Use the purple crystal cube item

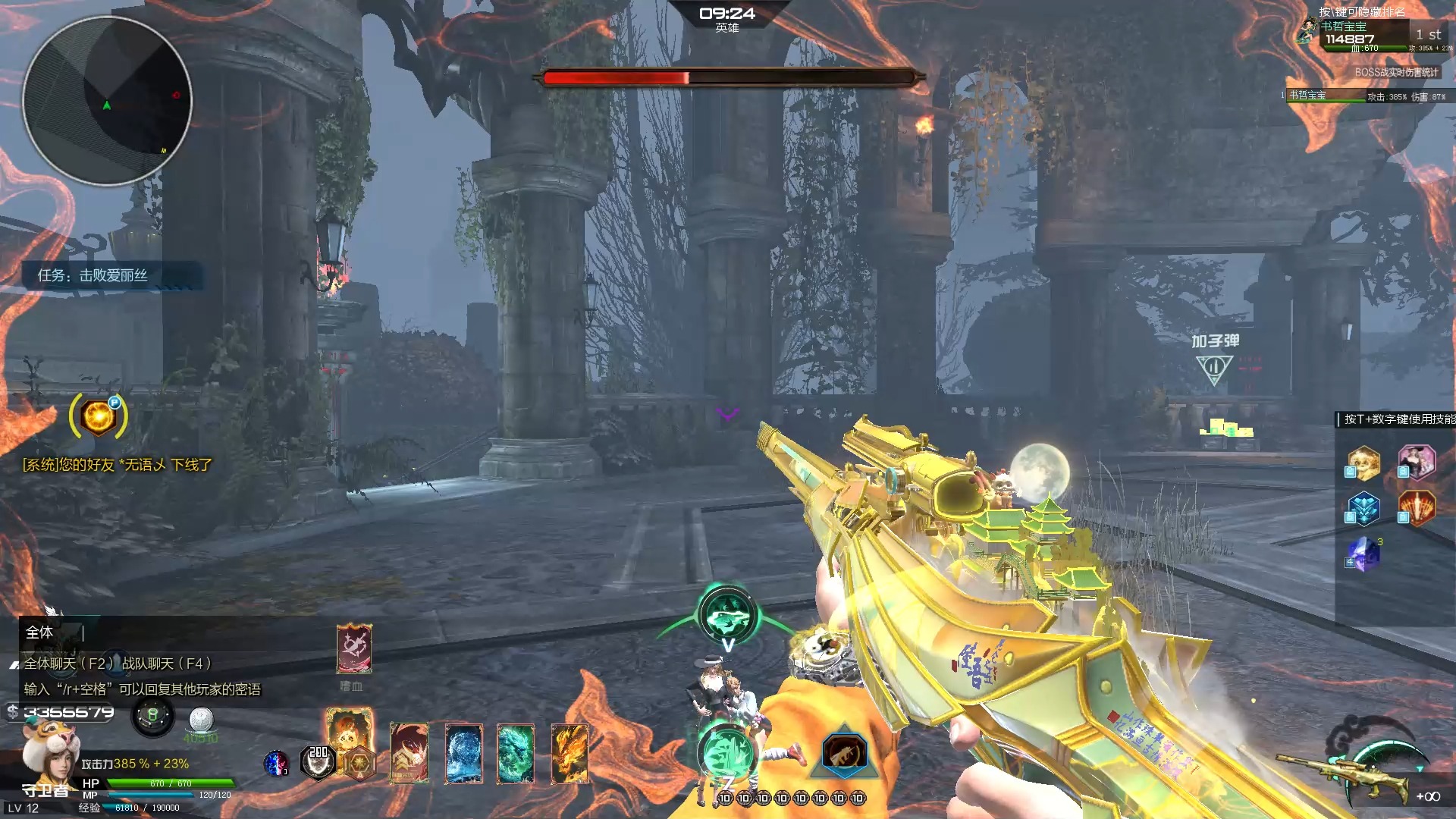click(x=1363, y=554)
